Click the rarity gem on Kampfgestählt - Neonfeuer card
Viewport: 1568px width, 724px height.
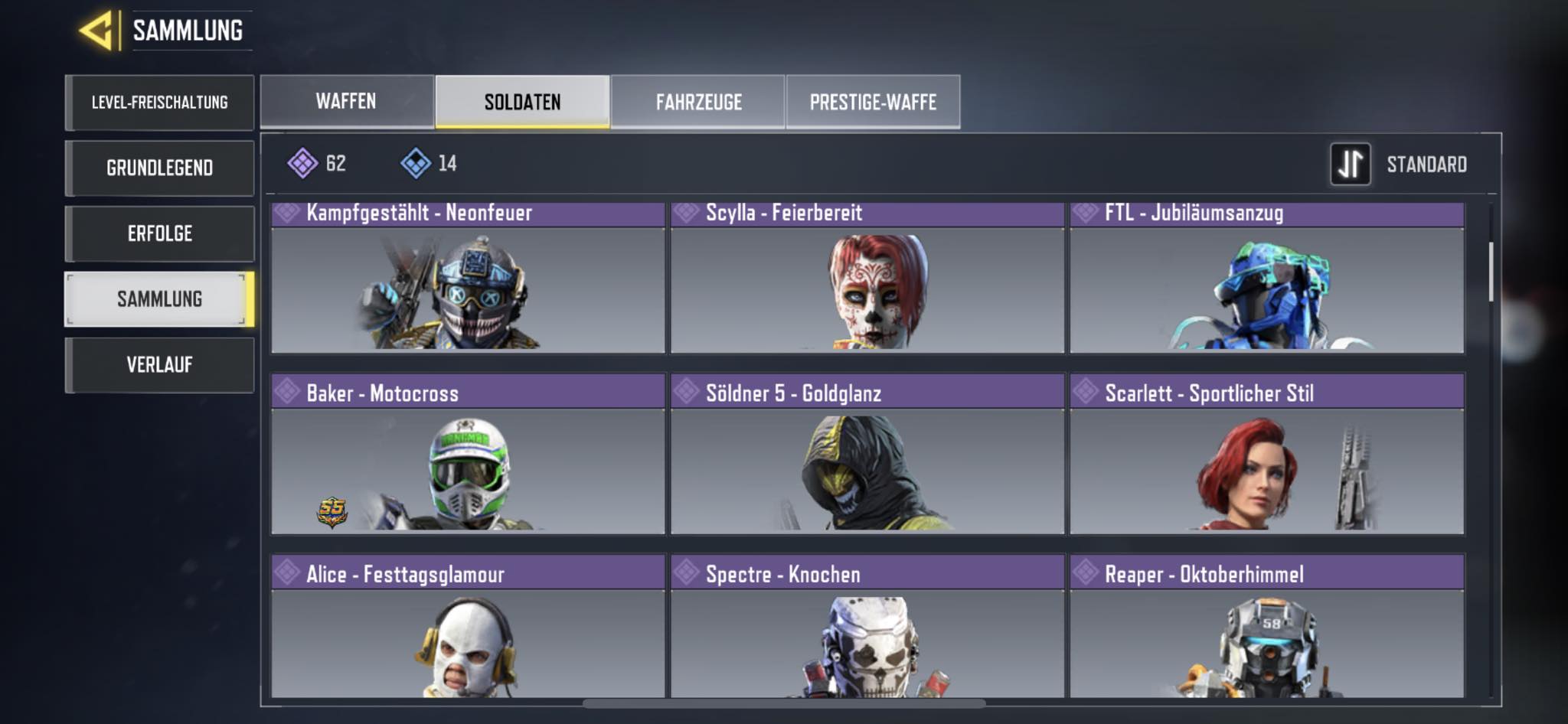pyautogui.click(x=287, y=213)
